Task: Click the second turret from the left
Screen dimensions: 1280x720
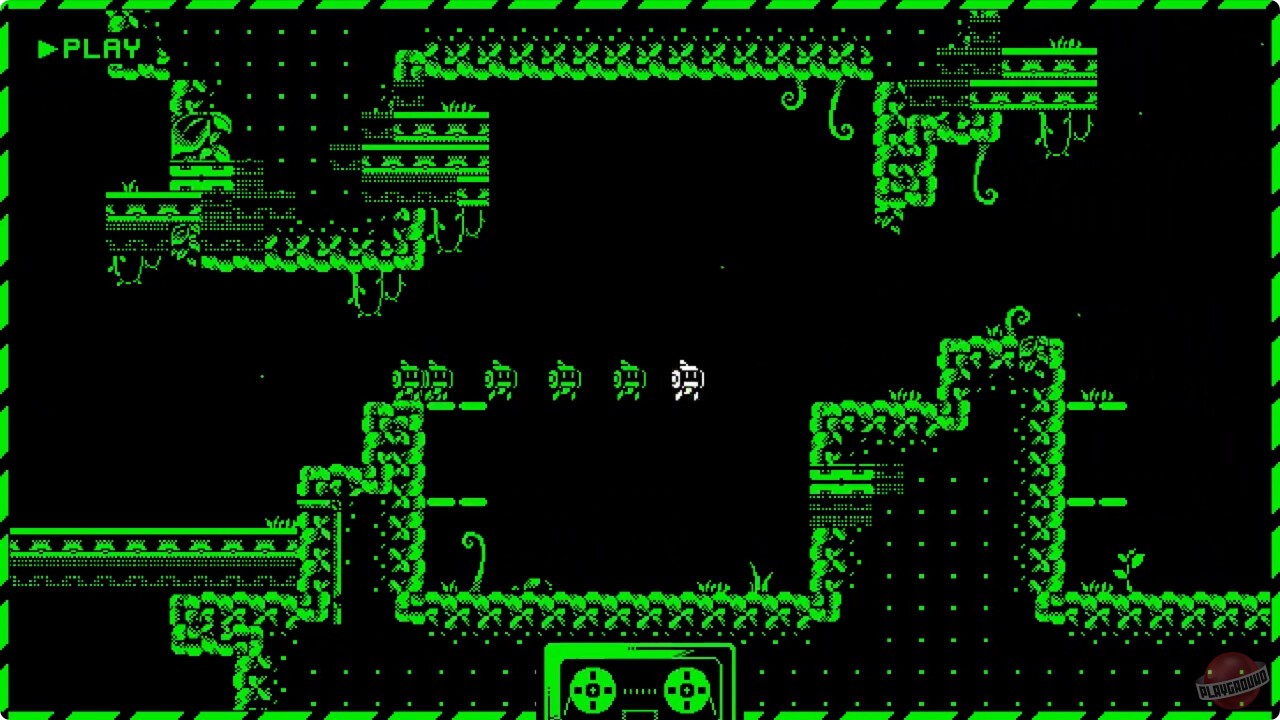Action: coord(438,378)
